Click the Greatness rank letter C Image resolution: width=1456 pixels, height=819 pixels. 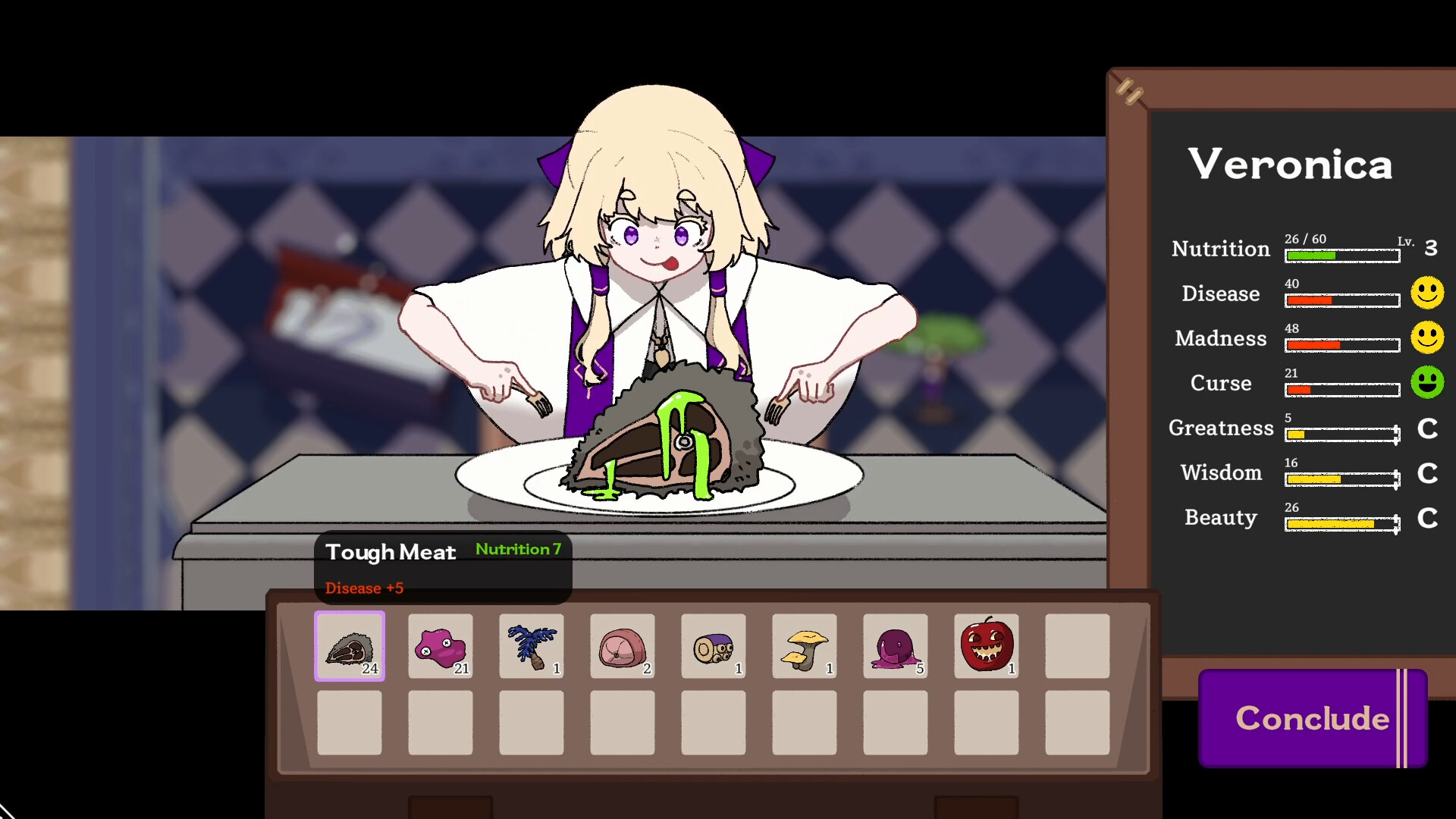tap(1428, 428)
